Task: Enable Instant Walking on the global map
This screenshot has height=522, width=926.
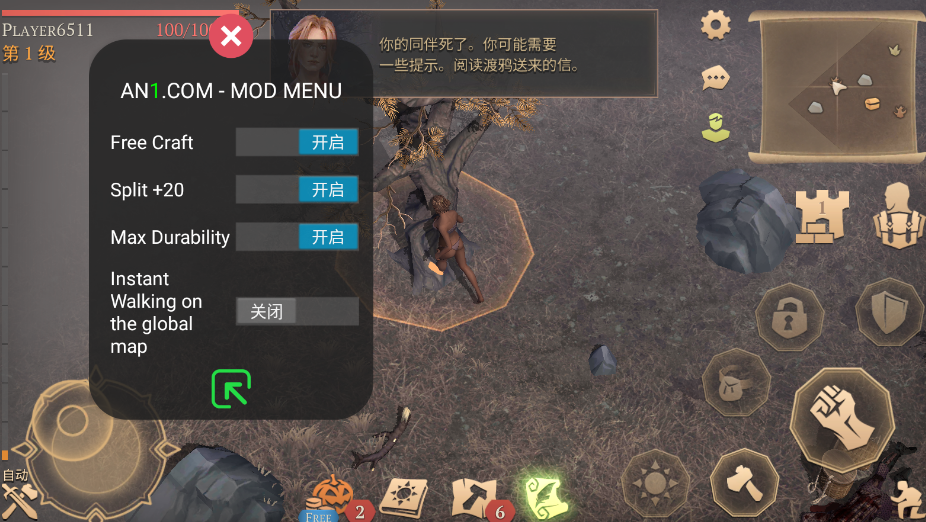Action: pos(297,311)
